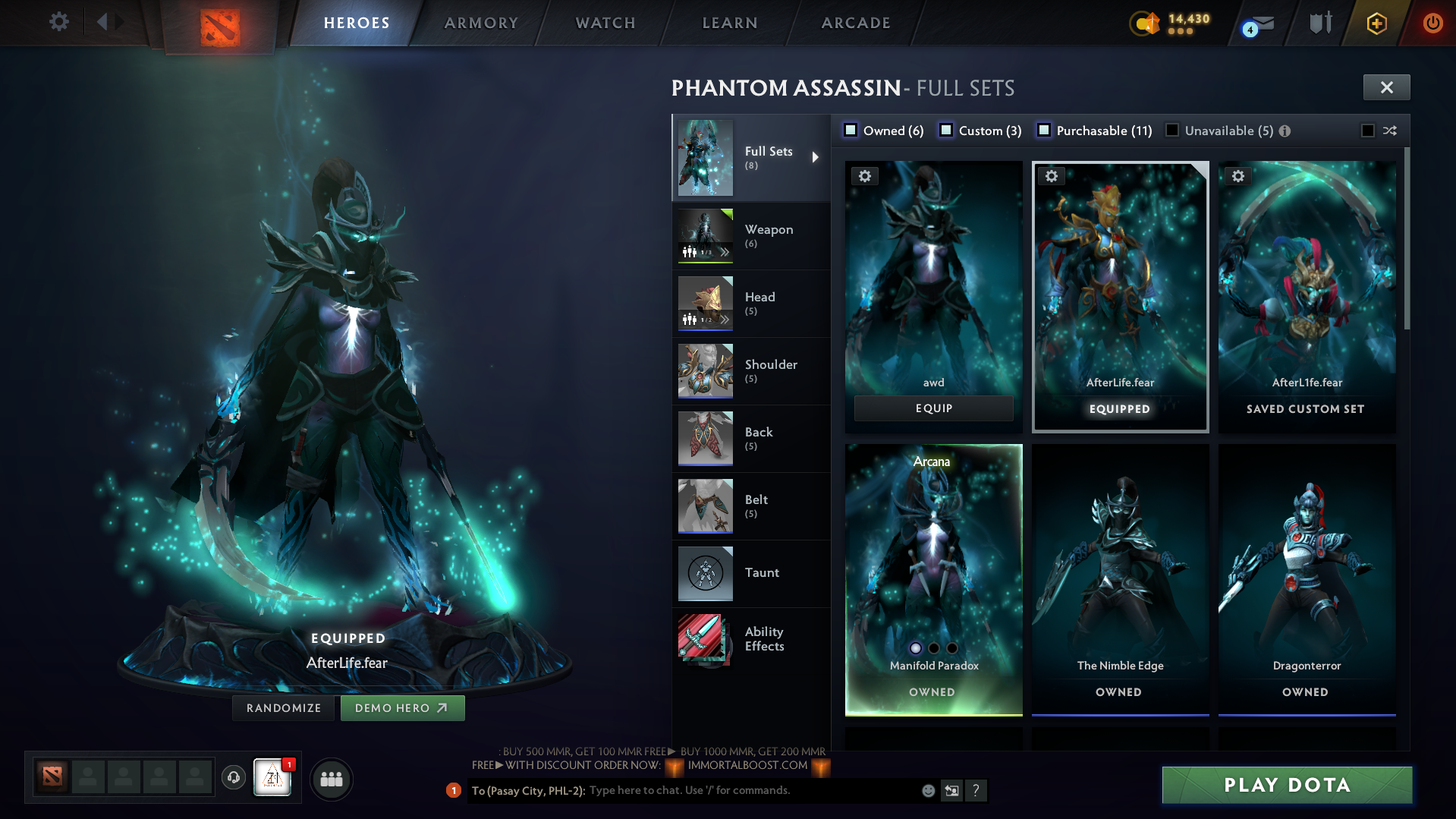Click the info icon next to Unavailable filter
Viewport: 1456px width, 819px height.
point(1284,130)
